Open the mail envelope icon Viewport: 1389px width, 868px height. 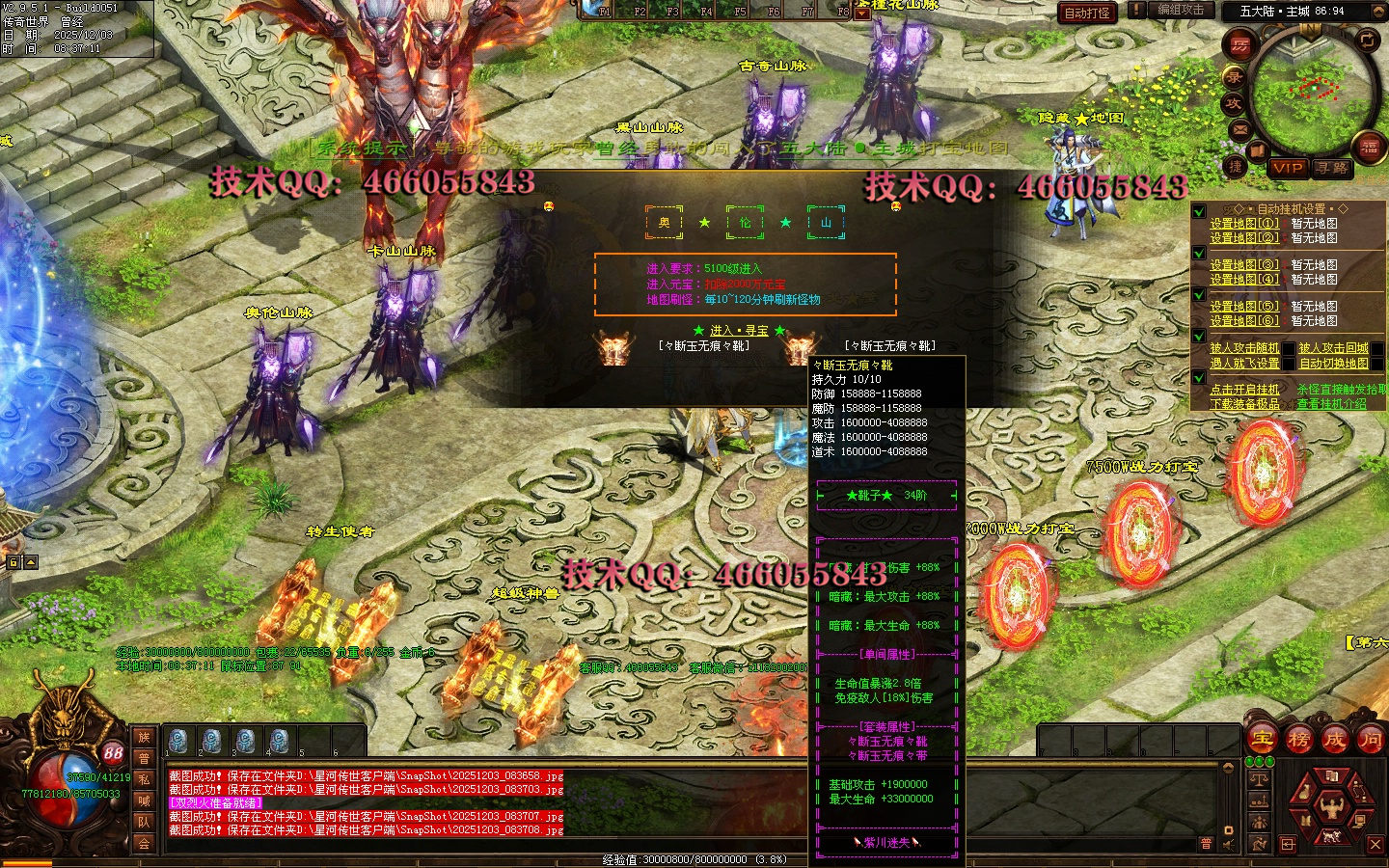(1240, 129)
